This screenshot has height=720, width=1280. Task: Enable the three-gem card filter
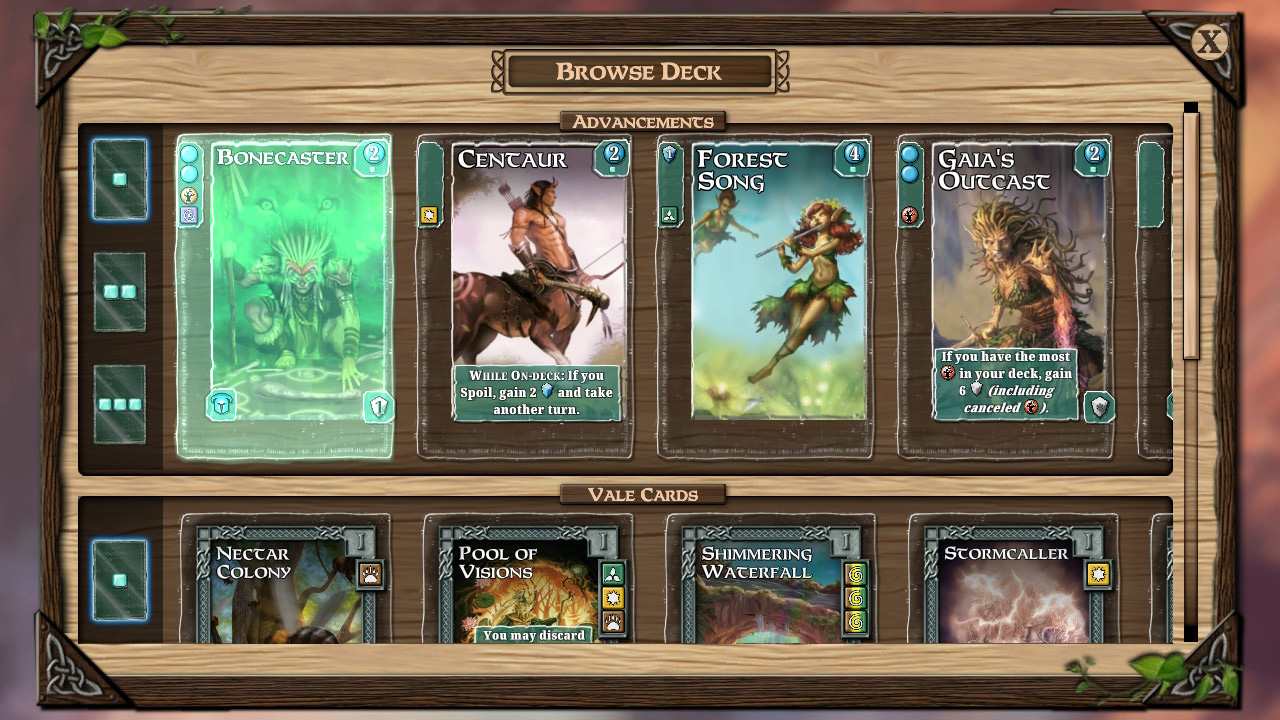(x=119, y=403)
